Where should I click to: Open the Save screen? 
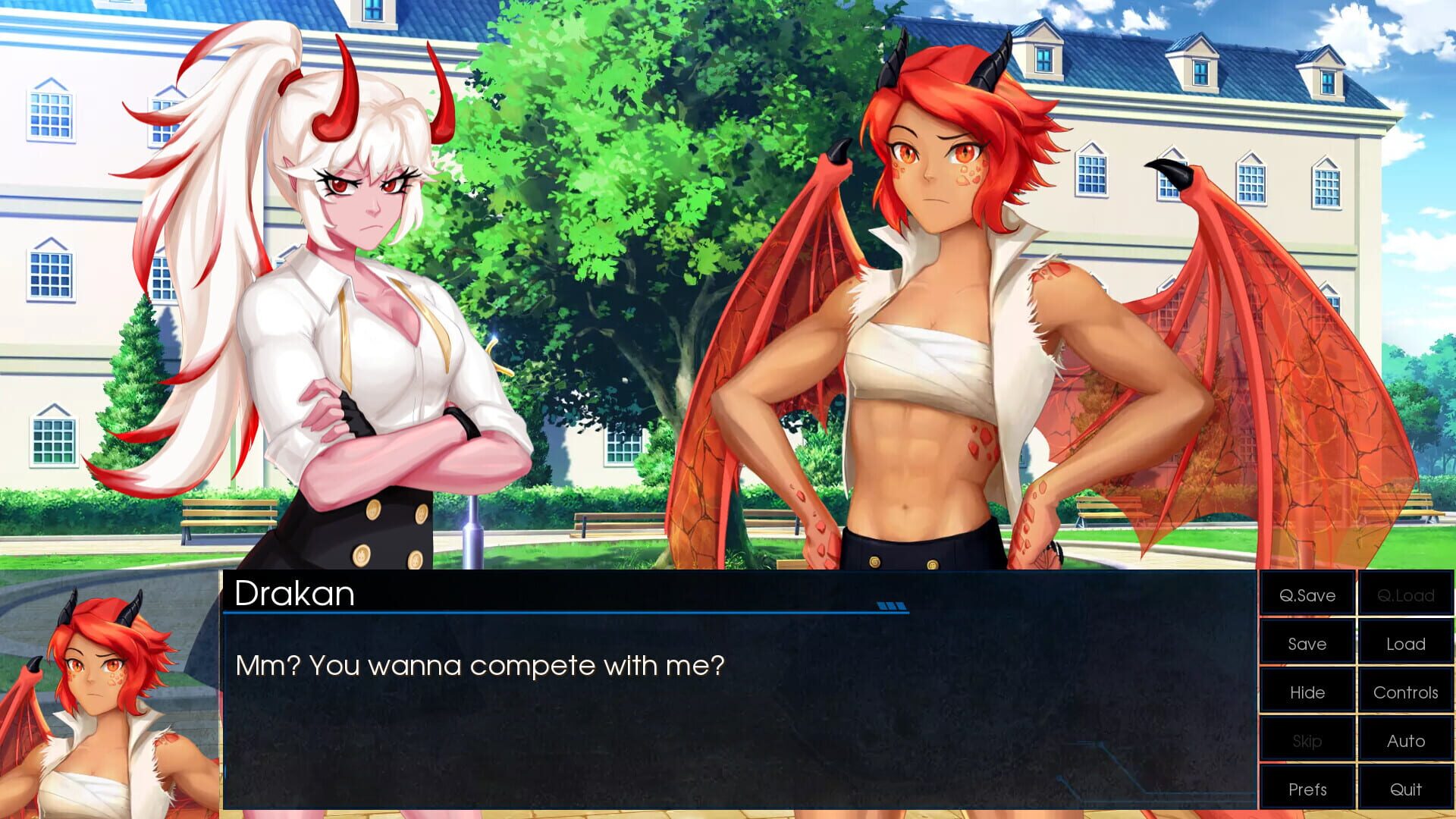(x=1306, y=644)
